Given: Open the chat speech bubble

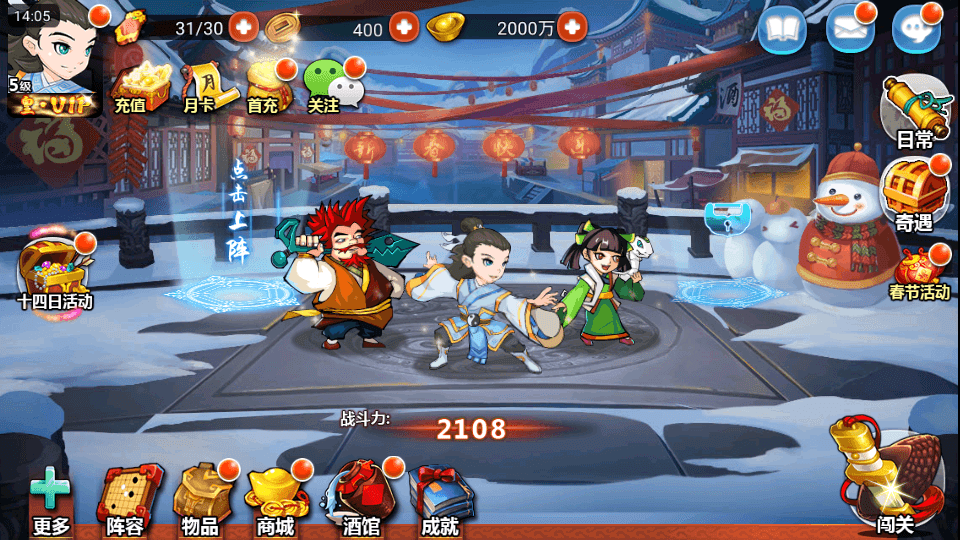Looking at the screenshot, I should [916, 30].
